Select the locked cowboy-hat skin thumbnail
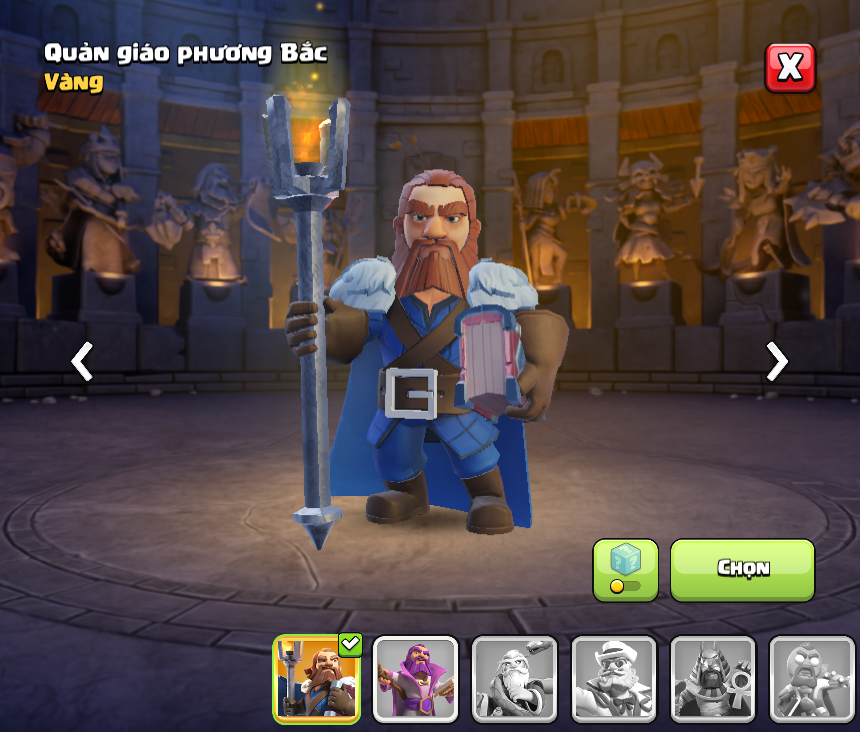Screen dimensions: 860x732 tap(613, 679)
